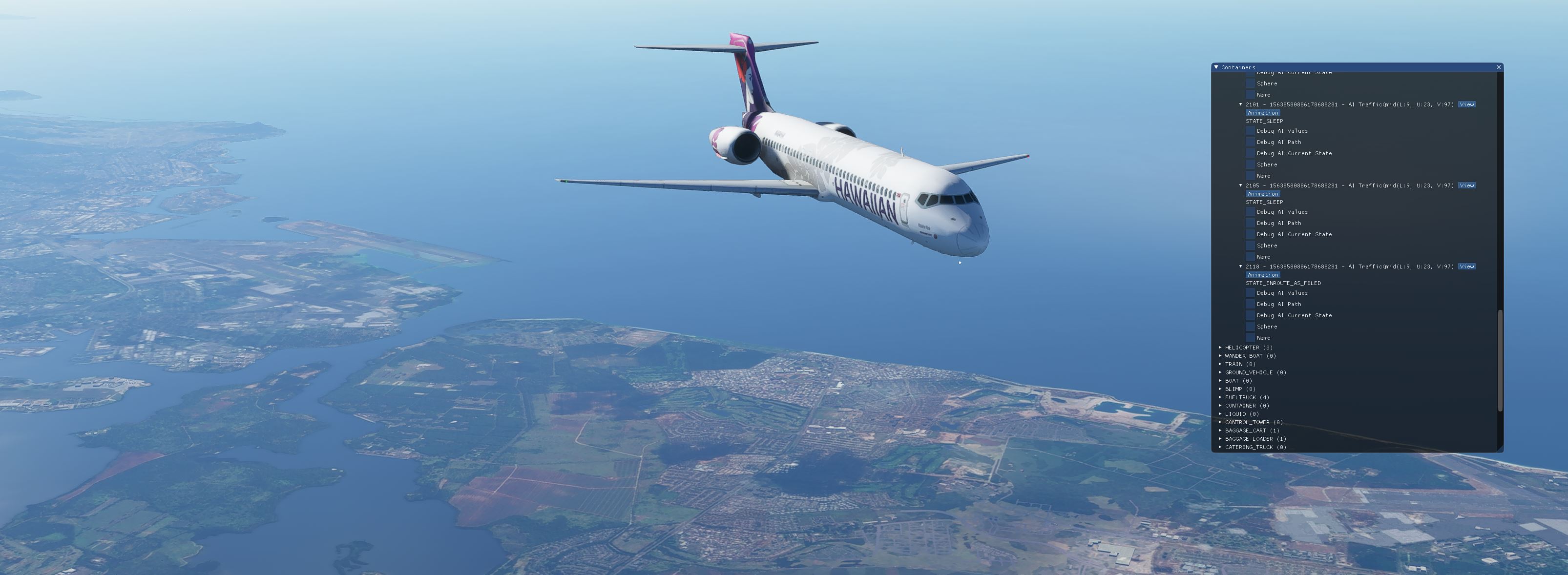Click the View button for container 2101

tap(1467, 104)
